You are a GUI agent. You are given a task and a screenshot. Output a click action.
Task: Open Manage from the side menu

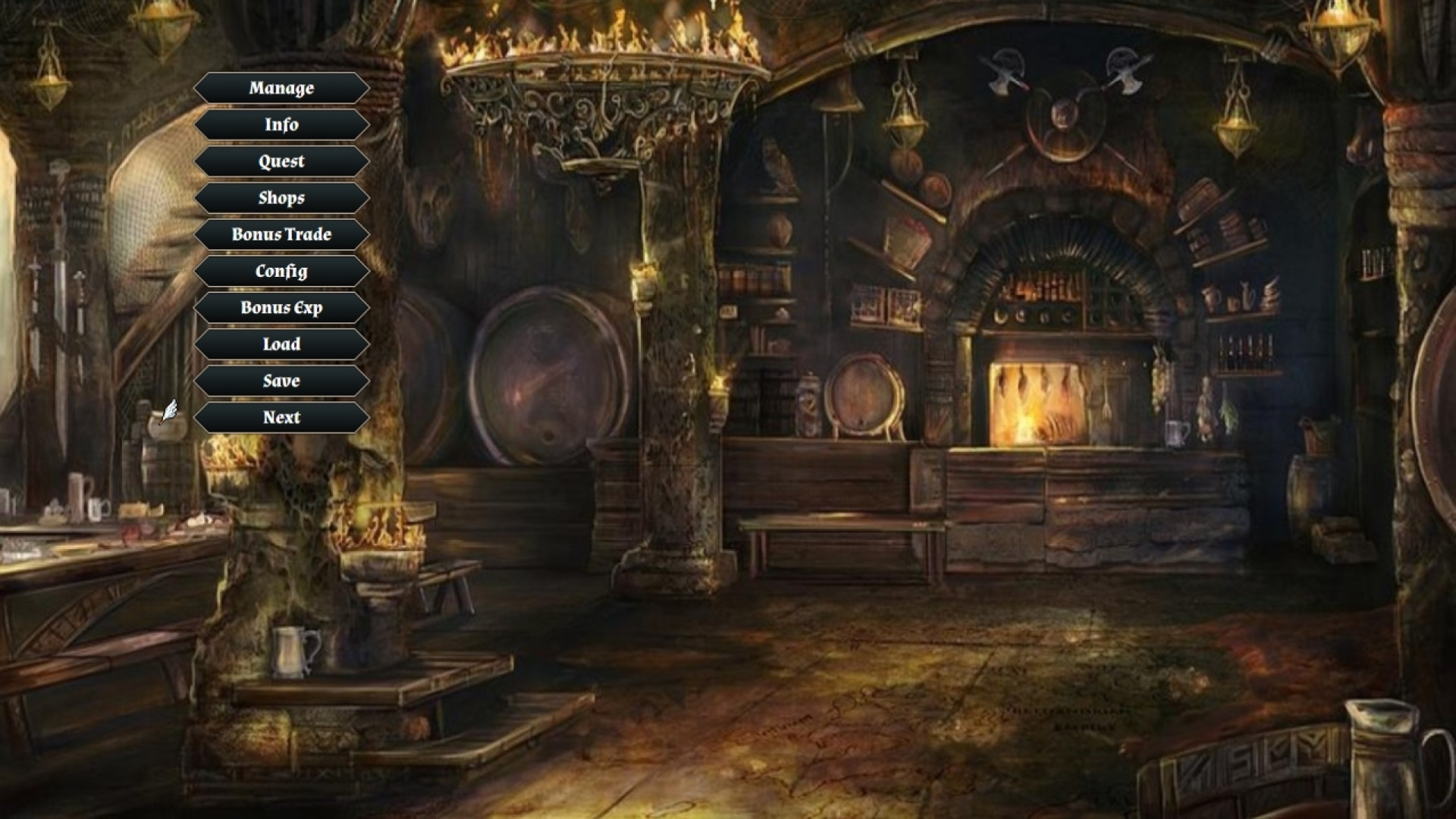coord(281,88)
